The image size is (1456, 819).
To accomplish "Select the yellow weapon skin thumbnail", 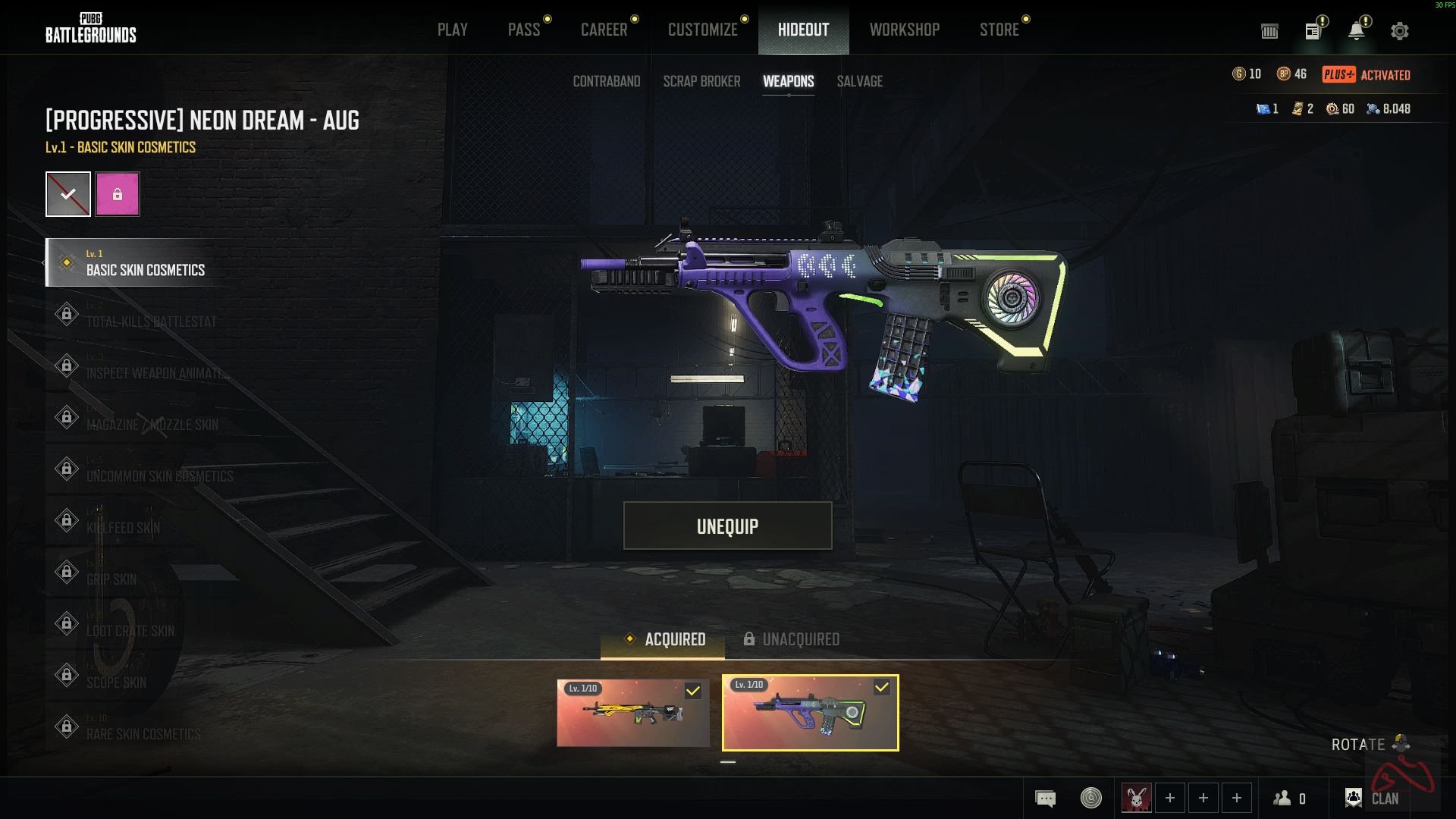I will tap(632, 713).
